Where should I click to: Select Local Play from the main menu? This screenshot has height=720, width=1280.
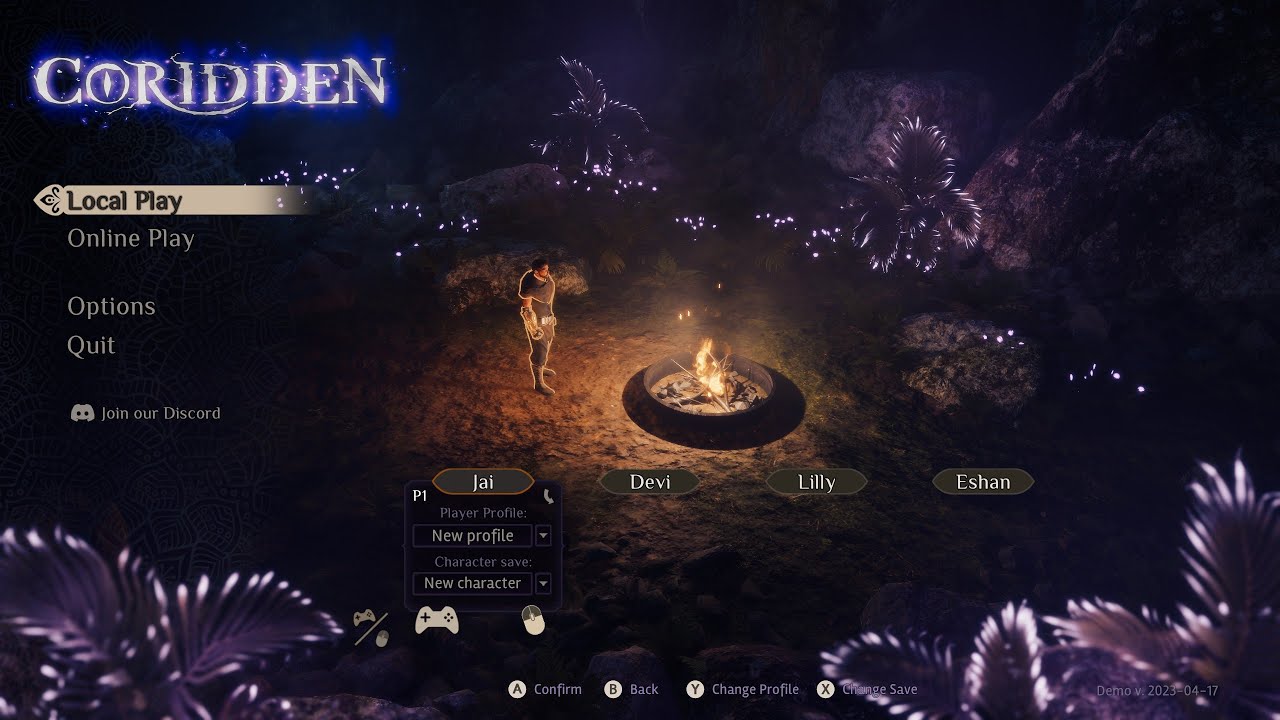click(125, 201)
